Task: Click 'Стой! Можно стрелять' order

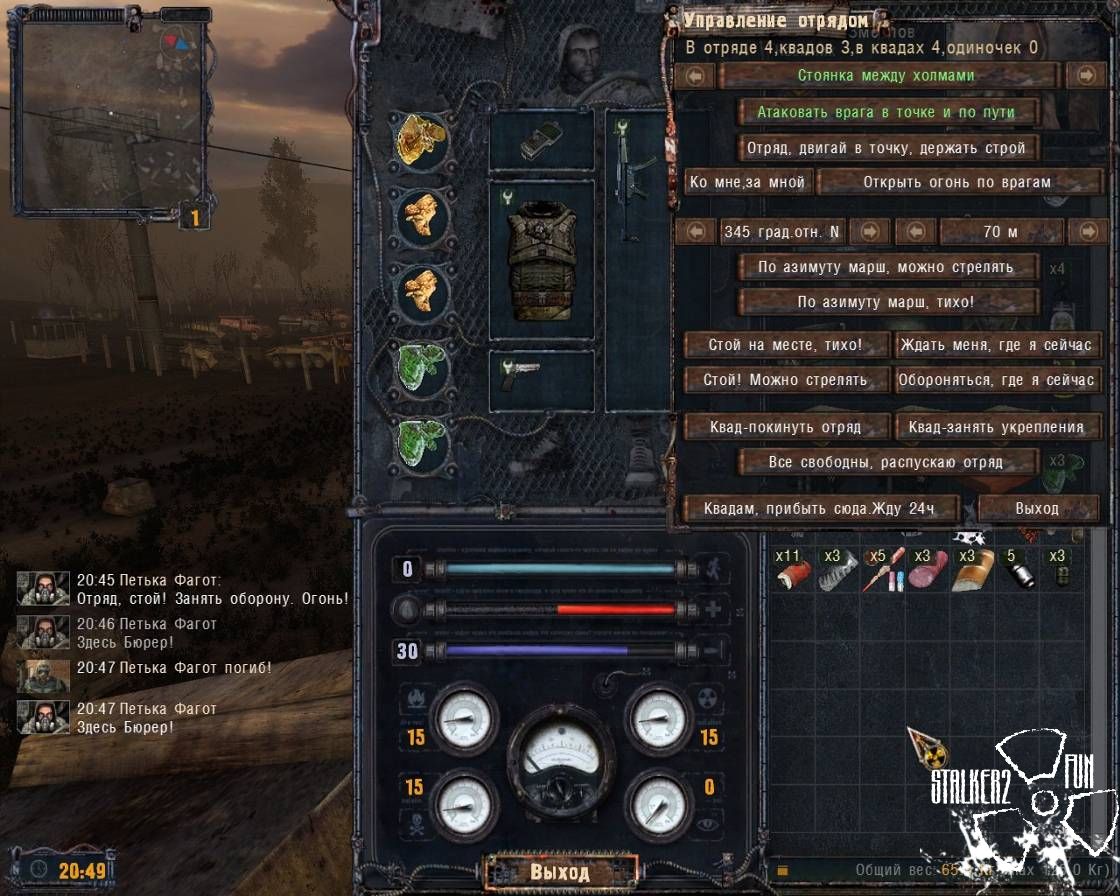Action: click(785, 380)
